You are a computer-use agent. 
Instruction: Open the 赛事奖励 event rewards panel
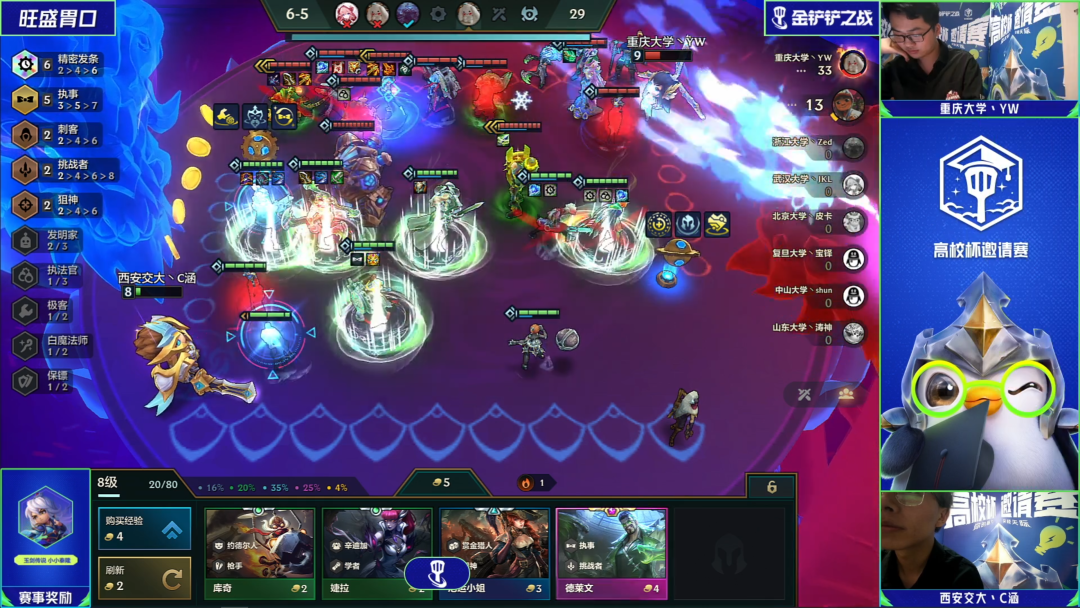tap(46, 537)
